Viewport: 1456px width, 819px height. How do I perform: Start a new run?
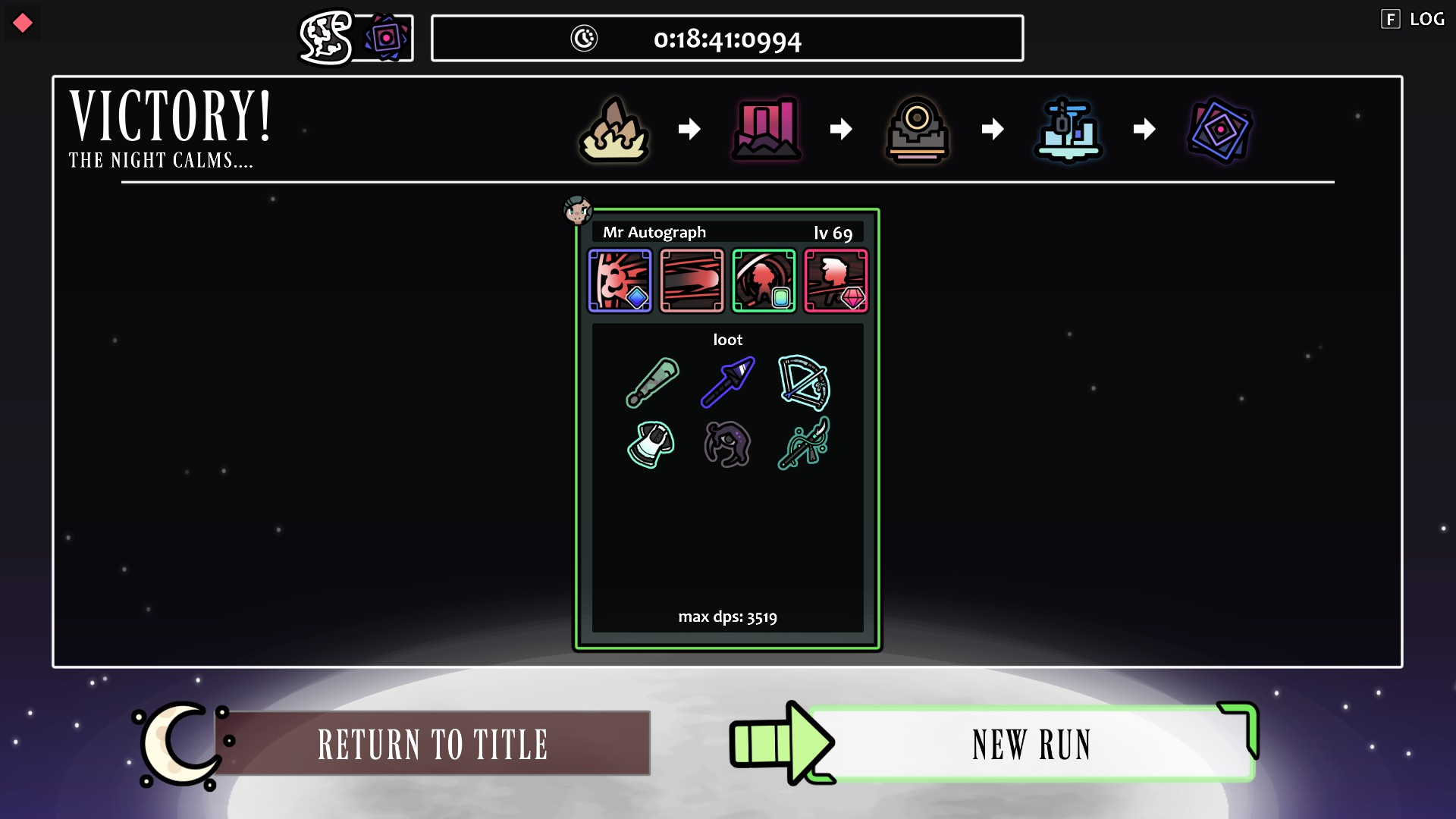point(1030,743)
